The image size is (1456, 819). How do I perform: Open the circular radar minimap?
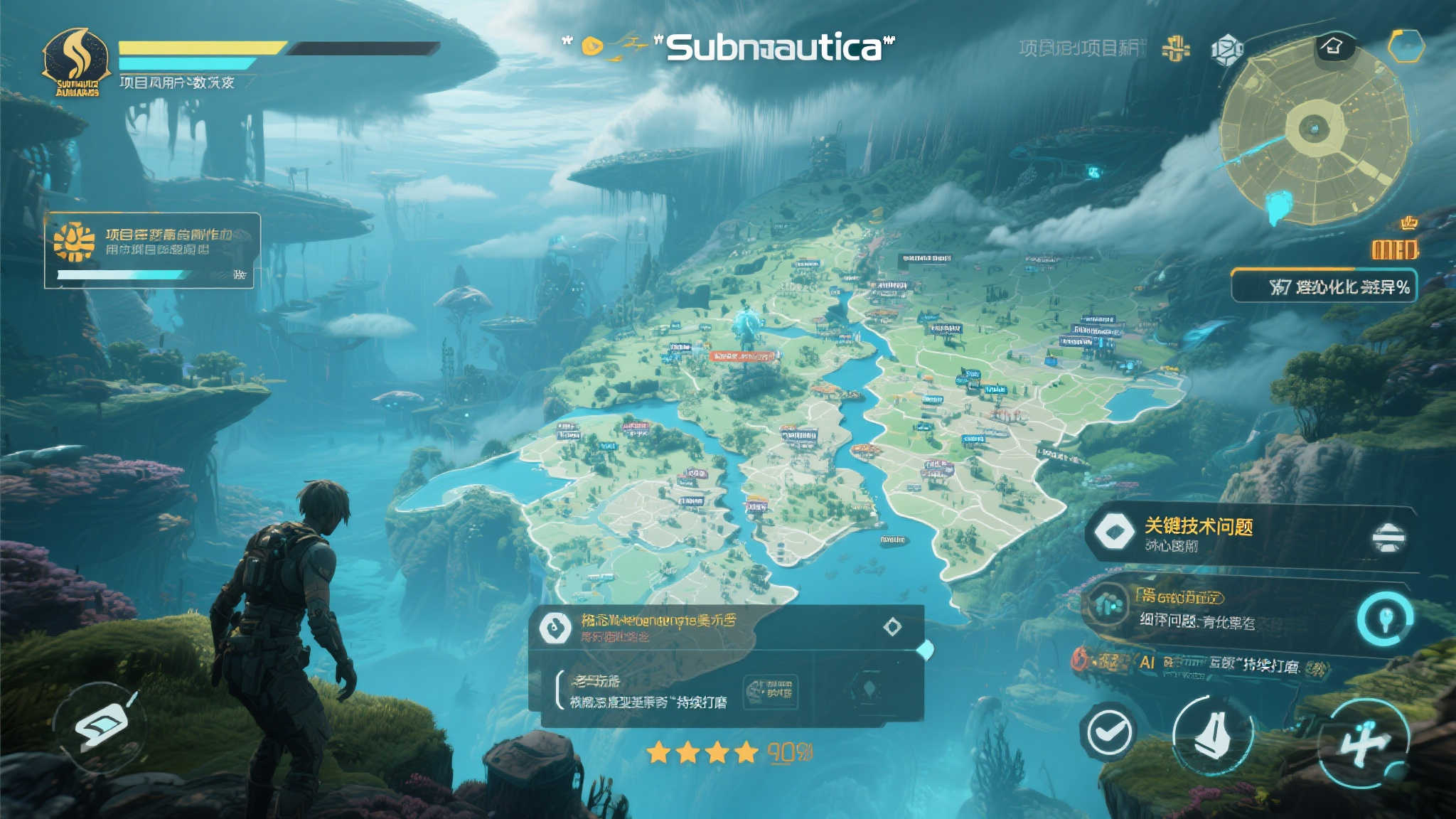[x=1314, y=130]
